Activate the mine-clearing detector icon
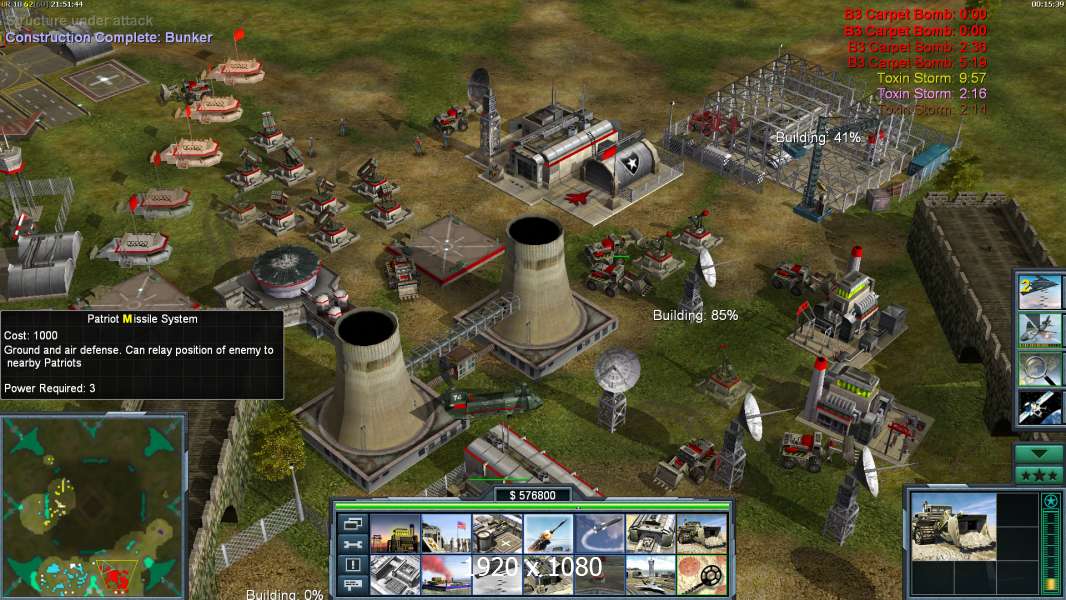The image size is (1066, 600). point(701,575)
